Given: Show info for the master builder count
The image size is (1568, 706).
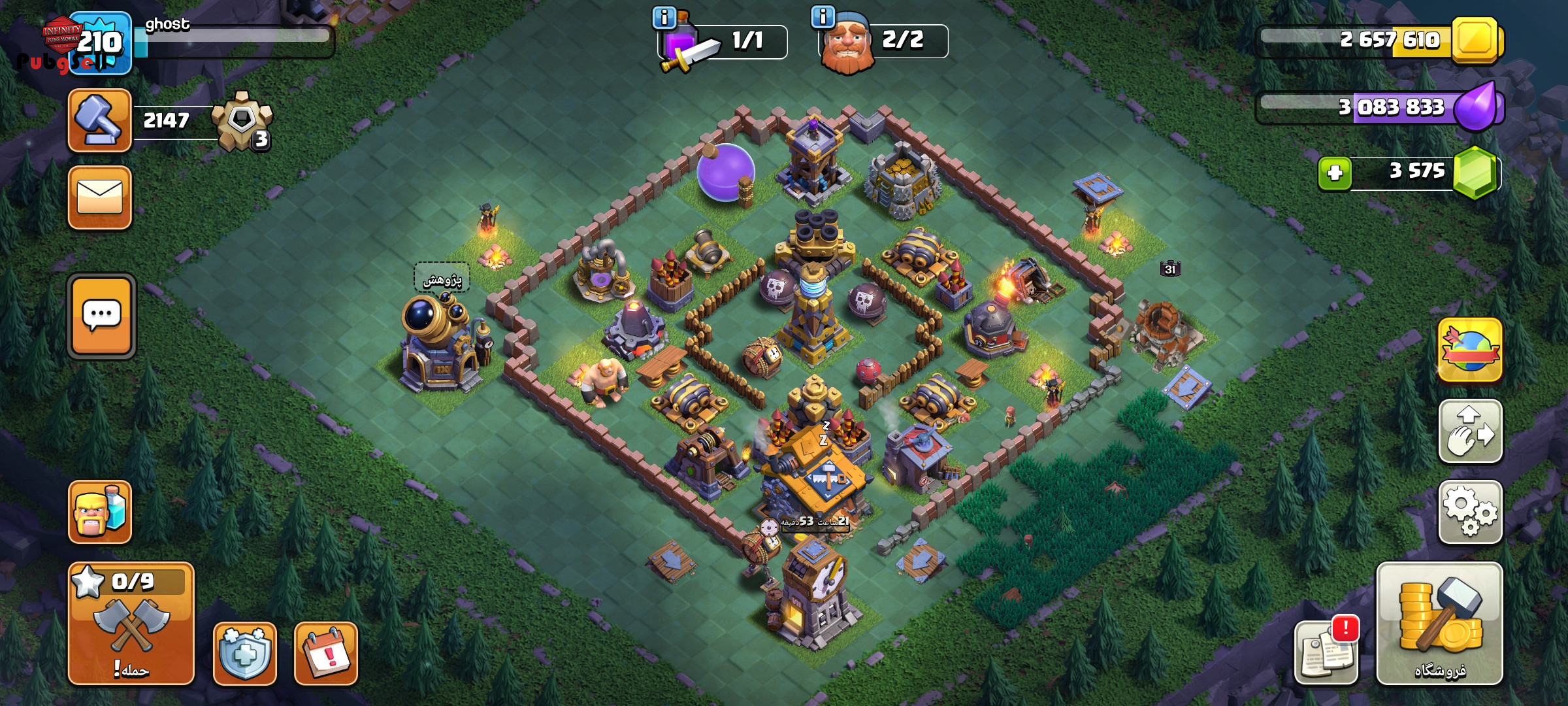Looking at the screenshot, I should (823, 17).
